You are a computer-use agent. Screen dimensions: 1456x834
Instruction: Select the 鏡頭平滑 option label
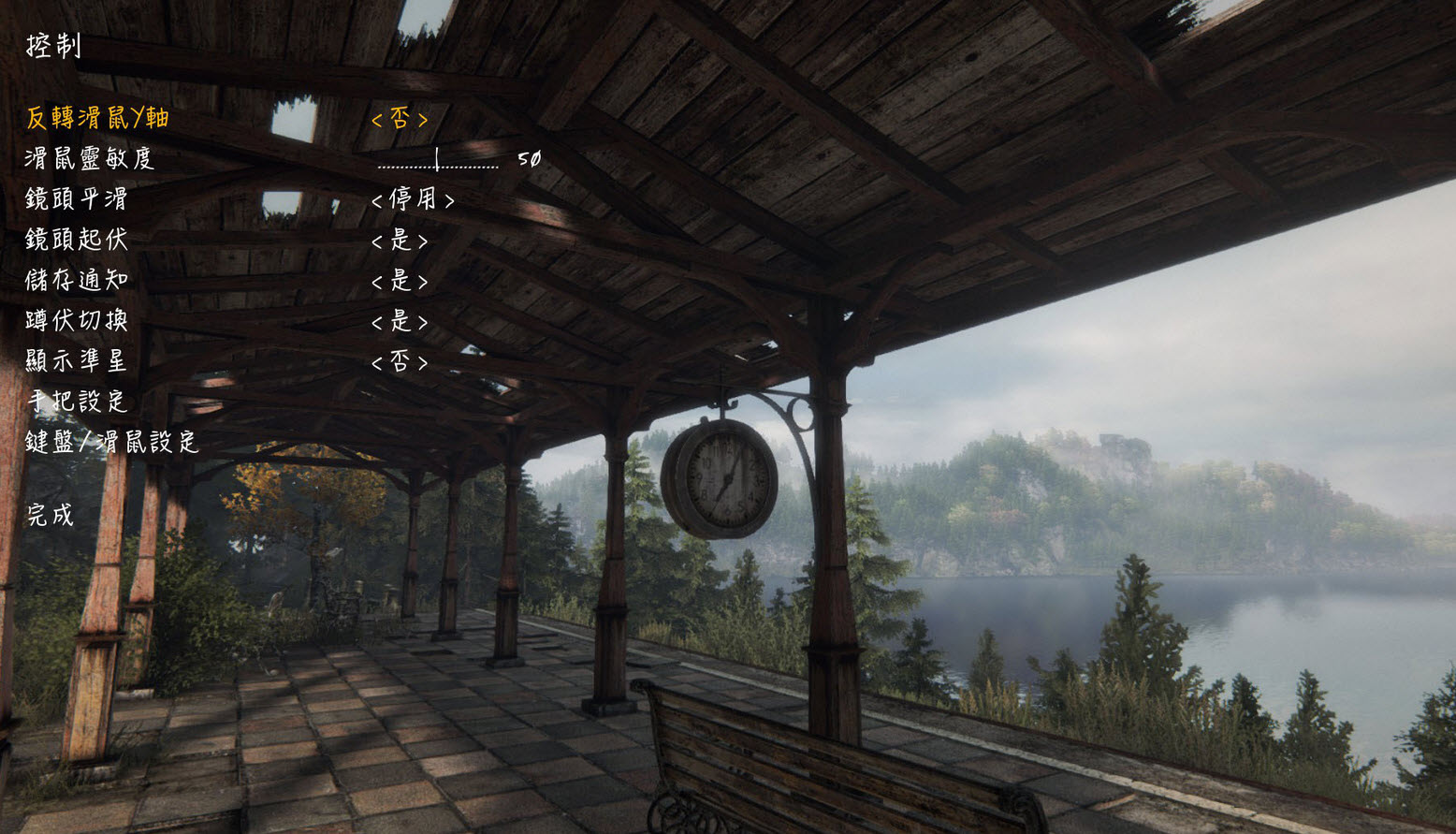click(76, 199)
